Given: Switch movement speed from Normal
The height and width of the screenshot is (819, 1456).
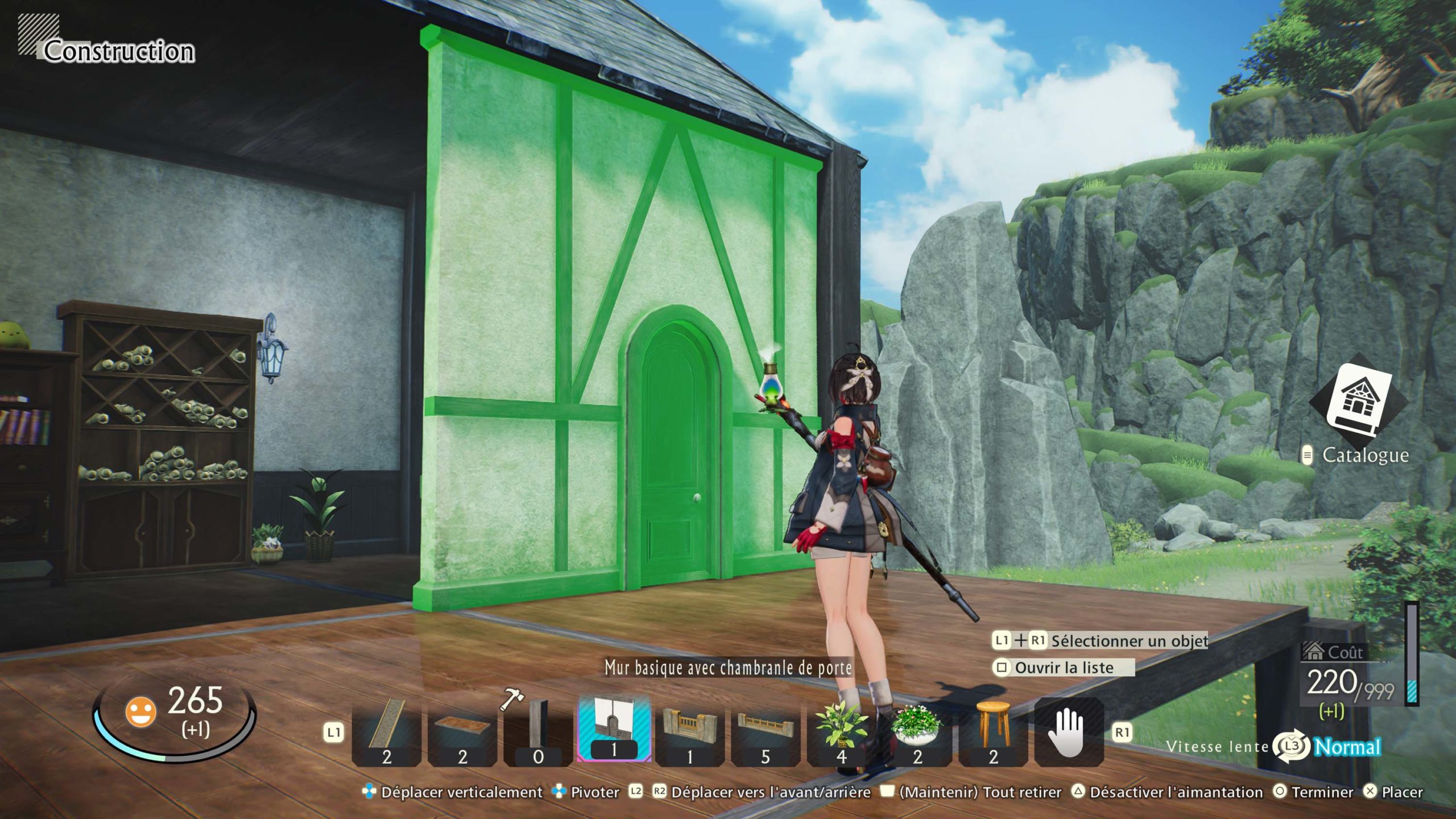Looking at the screenshot, I should [1347, 747].
